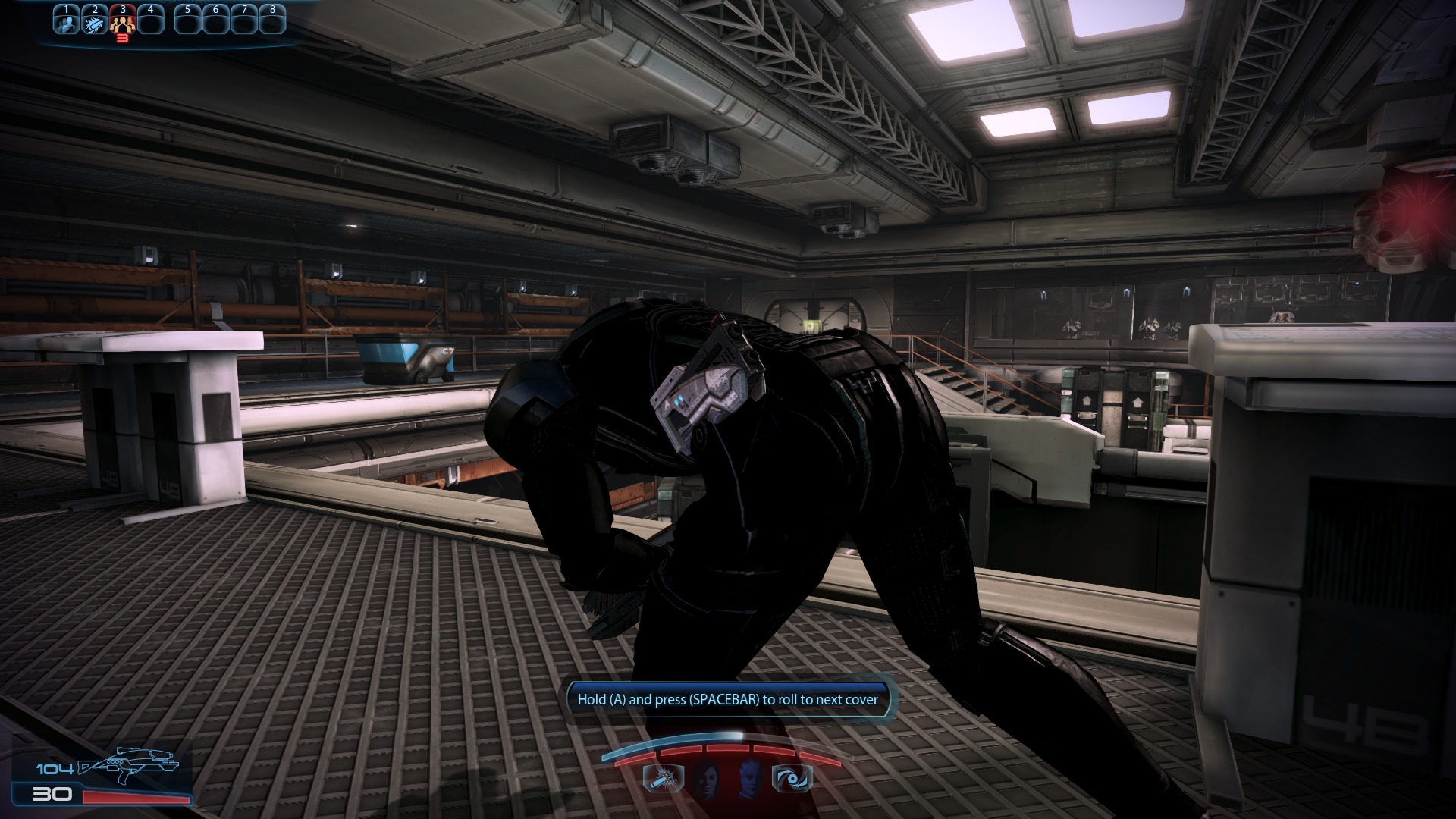Use the red three-figure squad power in slot 3
Viewport: 1456px width, 819px height.
click(122, 23)
